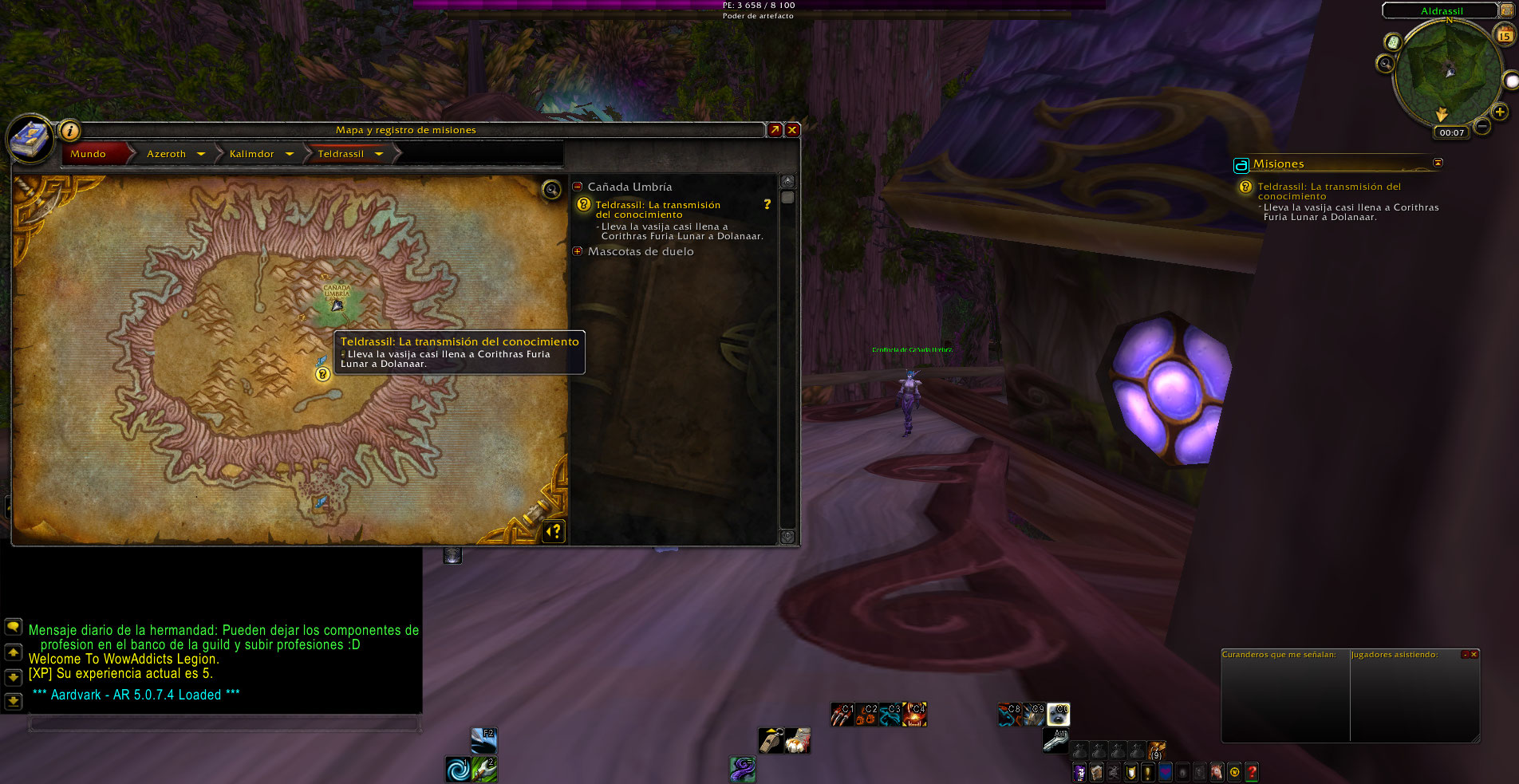Open the calendar showing day 15
Image resolution: width=1519 pixels, height=784 pixels.
click(x=1504, y=35)
